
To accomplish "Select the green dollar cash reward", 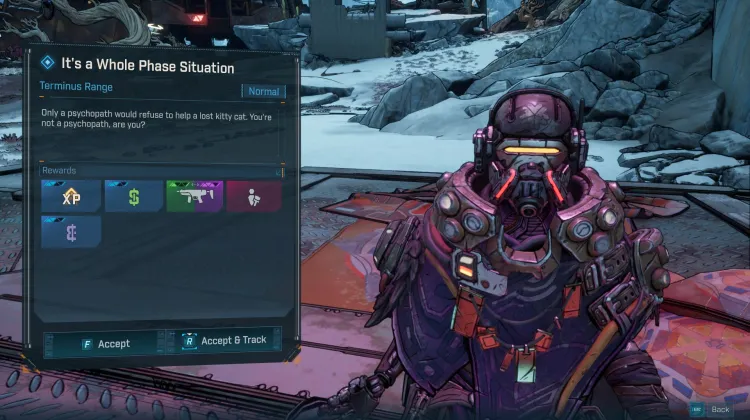I will click(132, 196).
